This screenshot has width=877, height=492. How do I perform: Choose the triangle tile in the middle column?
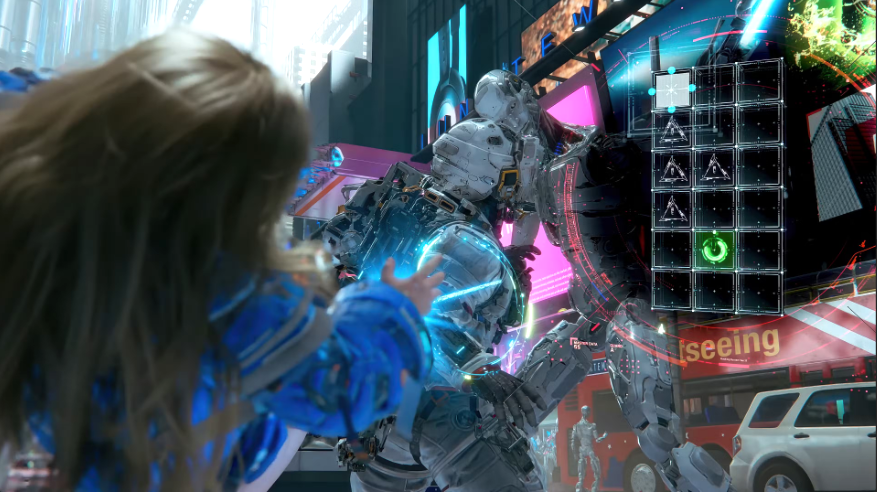coord(715,168)
